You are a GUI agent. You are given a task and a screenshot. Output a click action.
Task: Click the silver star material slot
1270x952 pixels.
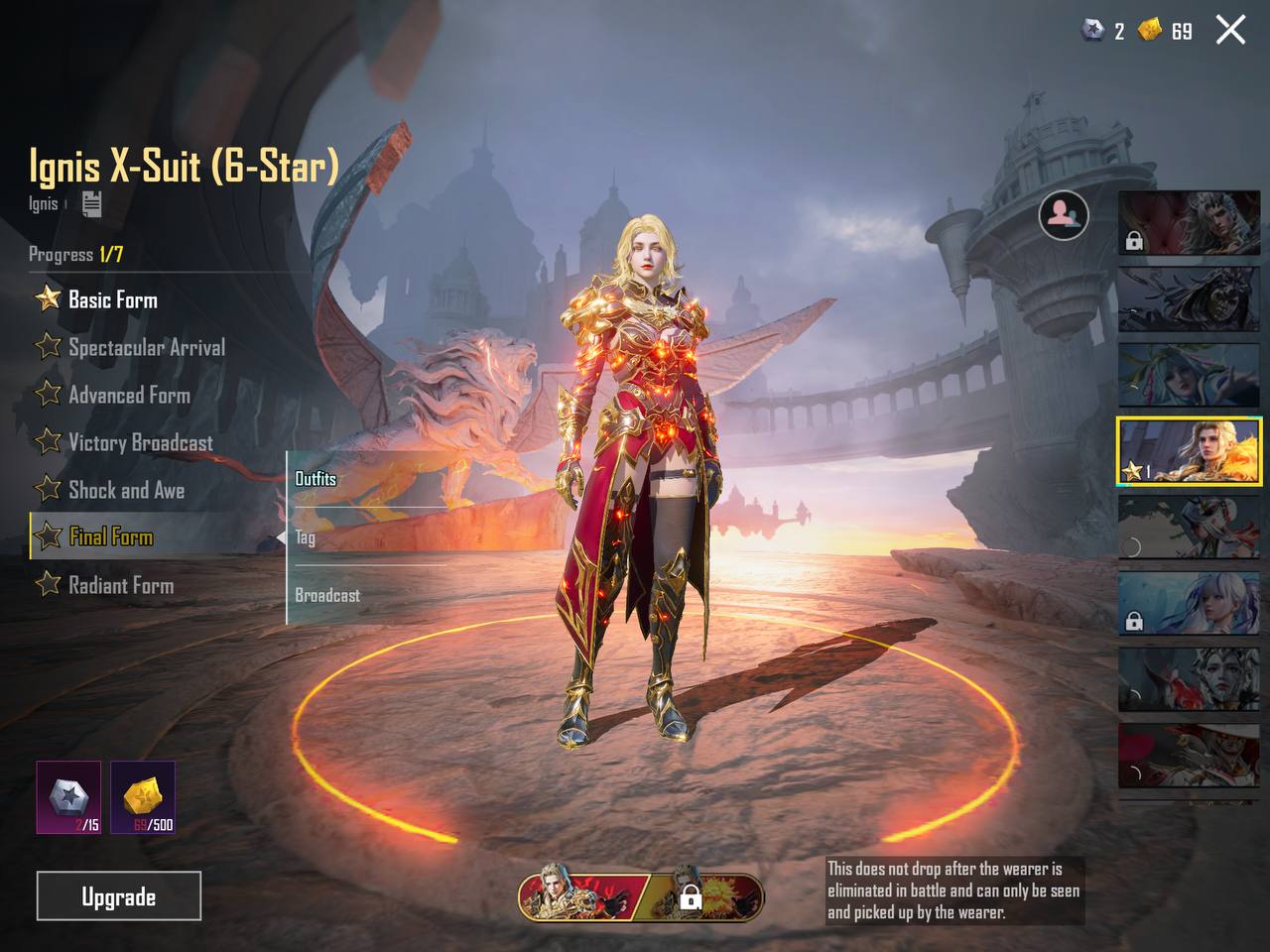68,797
